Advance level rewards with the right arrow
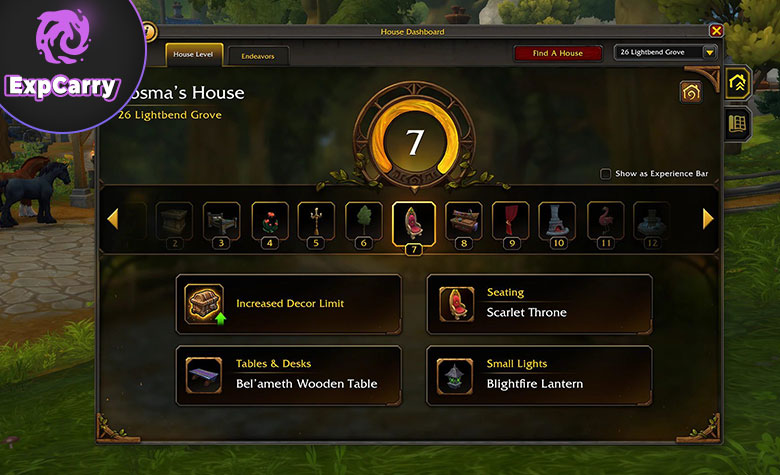Screen dimensions: 780x475 point(708,218)
